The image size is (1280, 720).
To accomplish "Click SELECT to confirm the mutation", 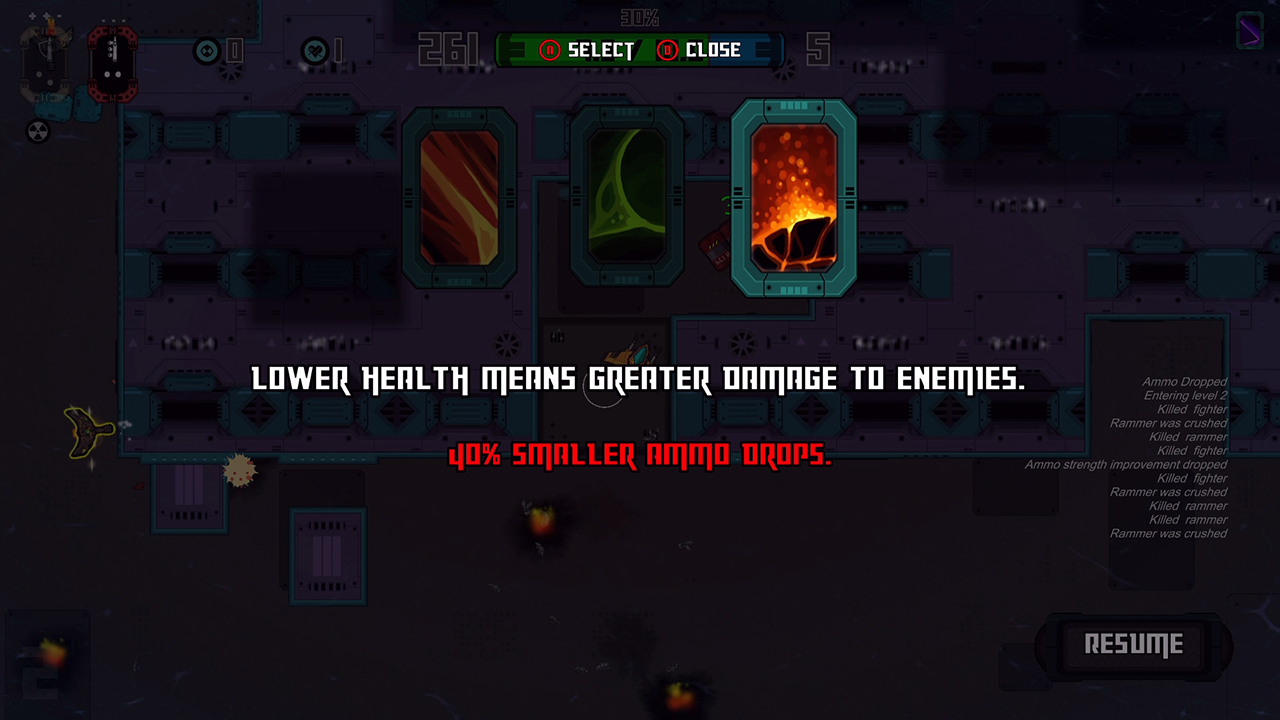I will click(600, 50).
